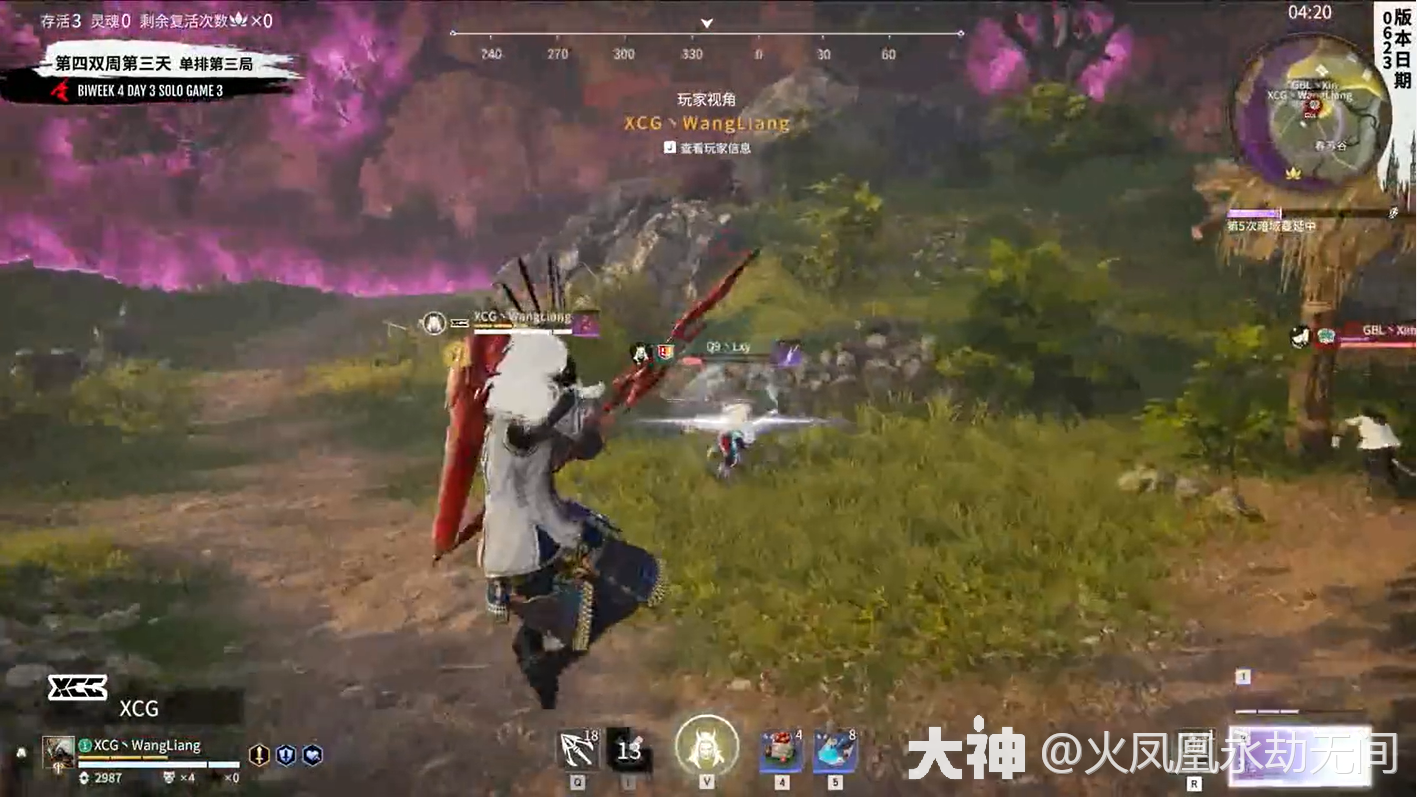
Task: Use the blue armor powder slot
Action: pos(835,750)
